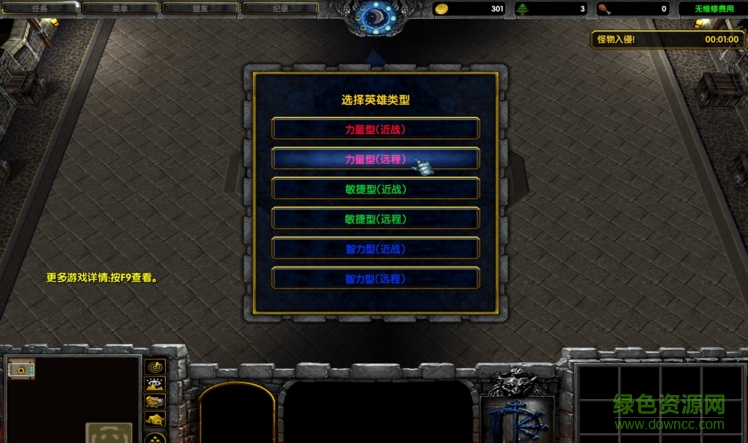Choose 力量型(近战) hero type

coord(375,129)
